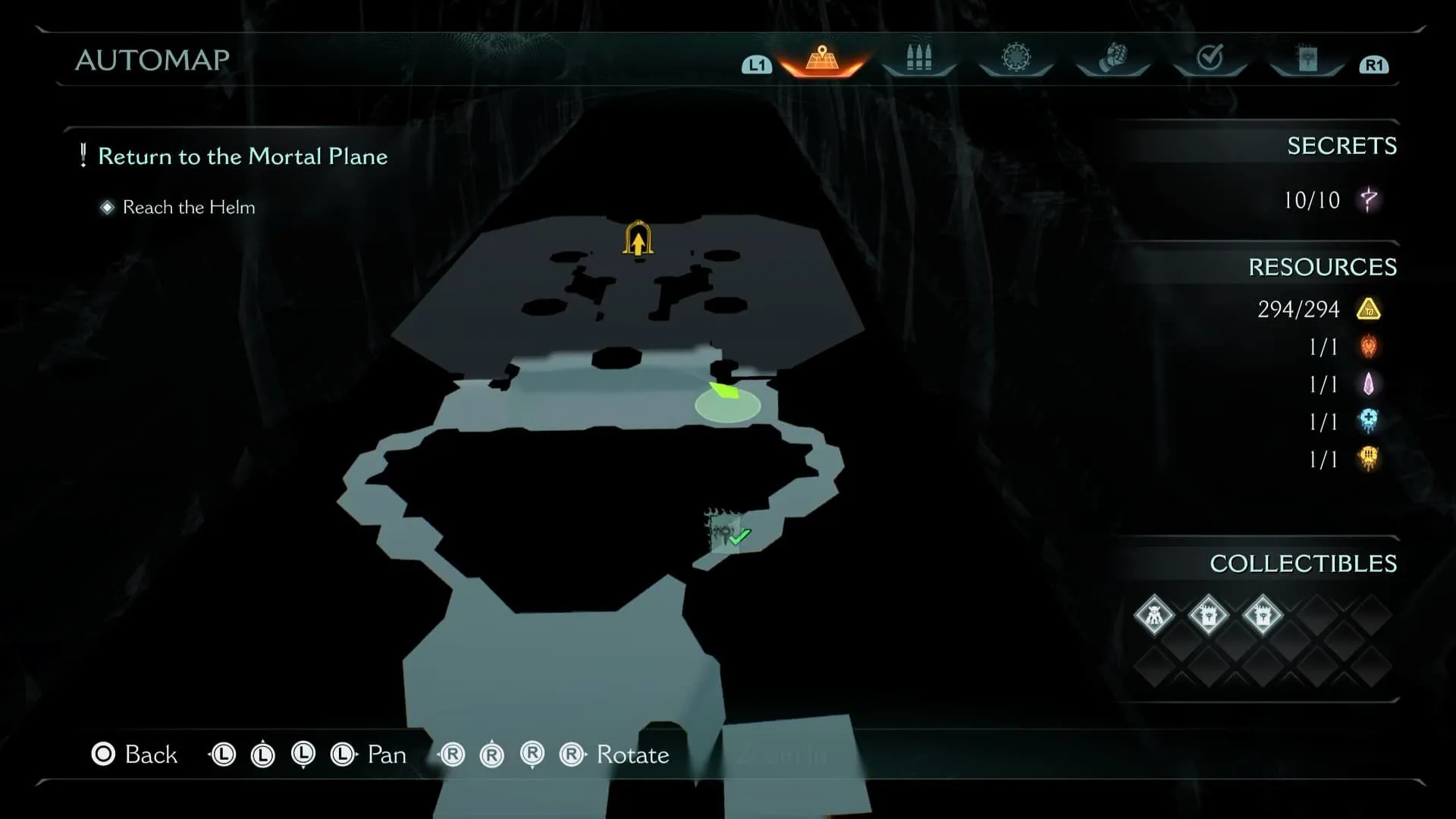Switch to the codex book tab
The width and height of the screenshot is (1456, 819).
coord(1307,58)
